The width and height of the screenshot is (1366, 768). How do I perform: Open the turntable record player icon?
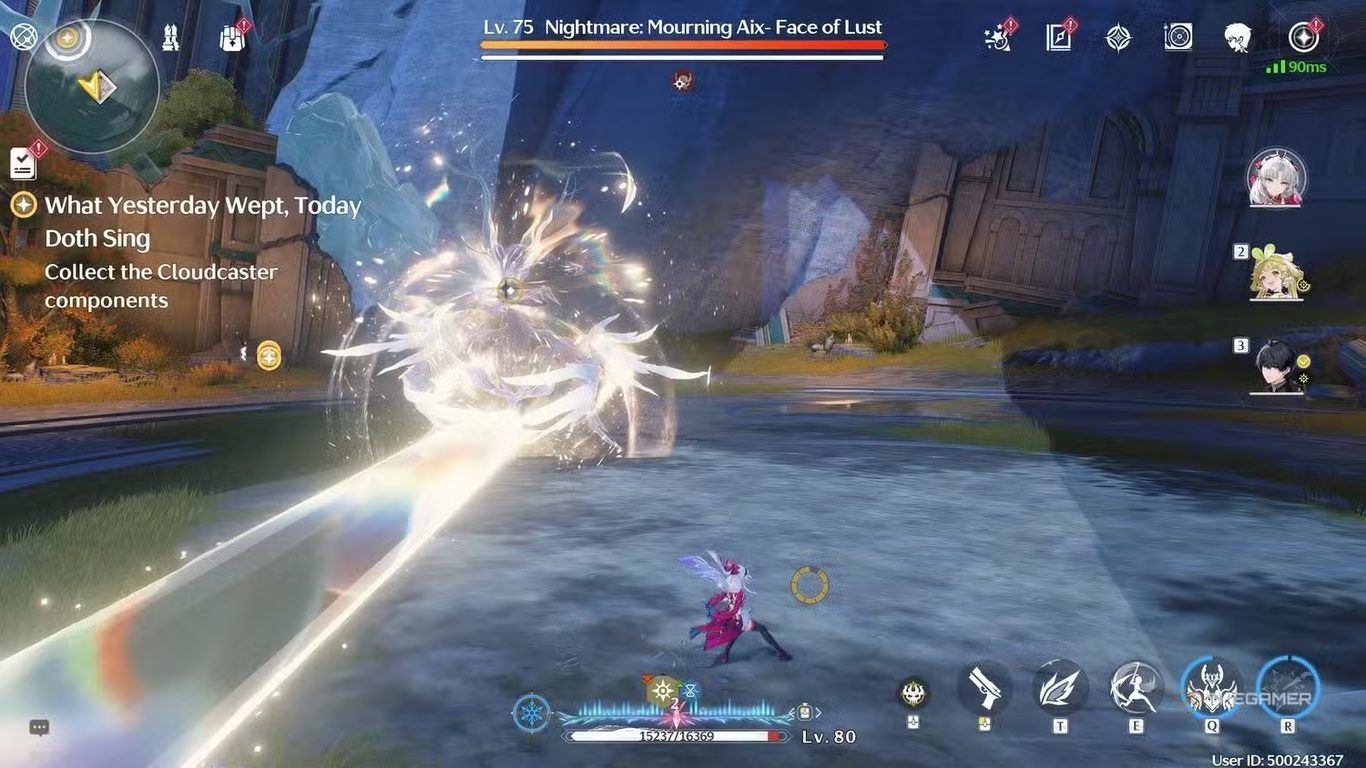click(x=1178, y=38)
